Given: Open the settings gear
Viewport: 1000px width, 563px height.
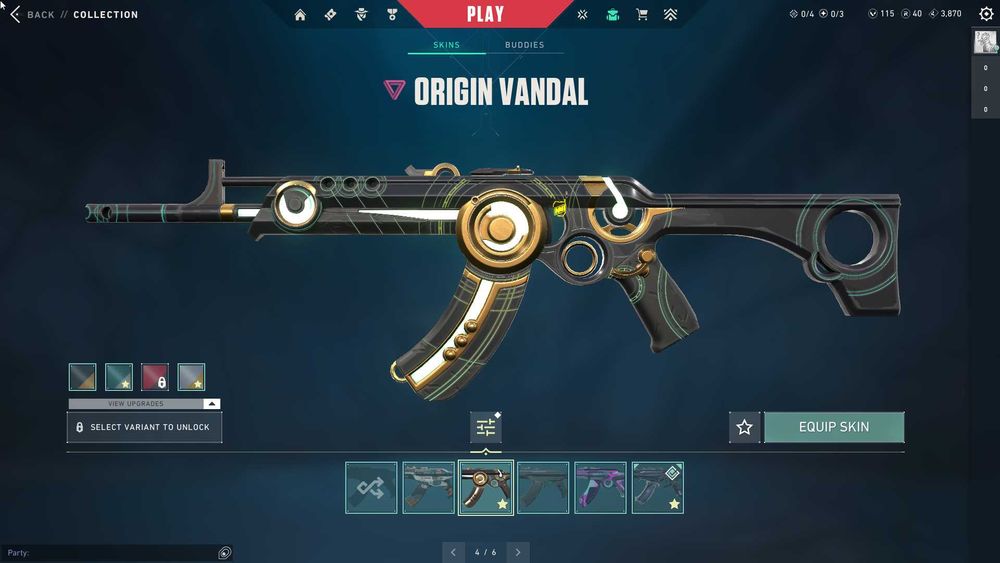Looking at the screenshot, I should pyautogui.click(x=986, y=14).
